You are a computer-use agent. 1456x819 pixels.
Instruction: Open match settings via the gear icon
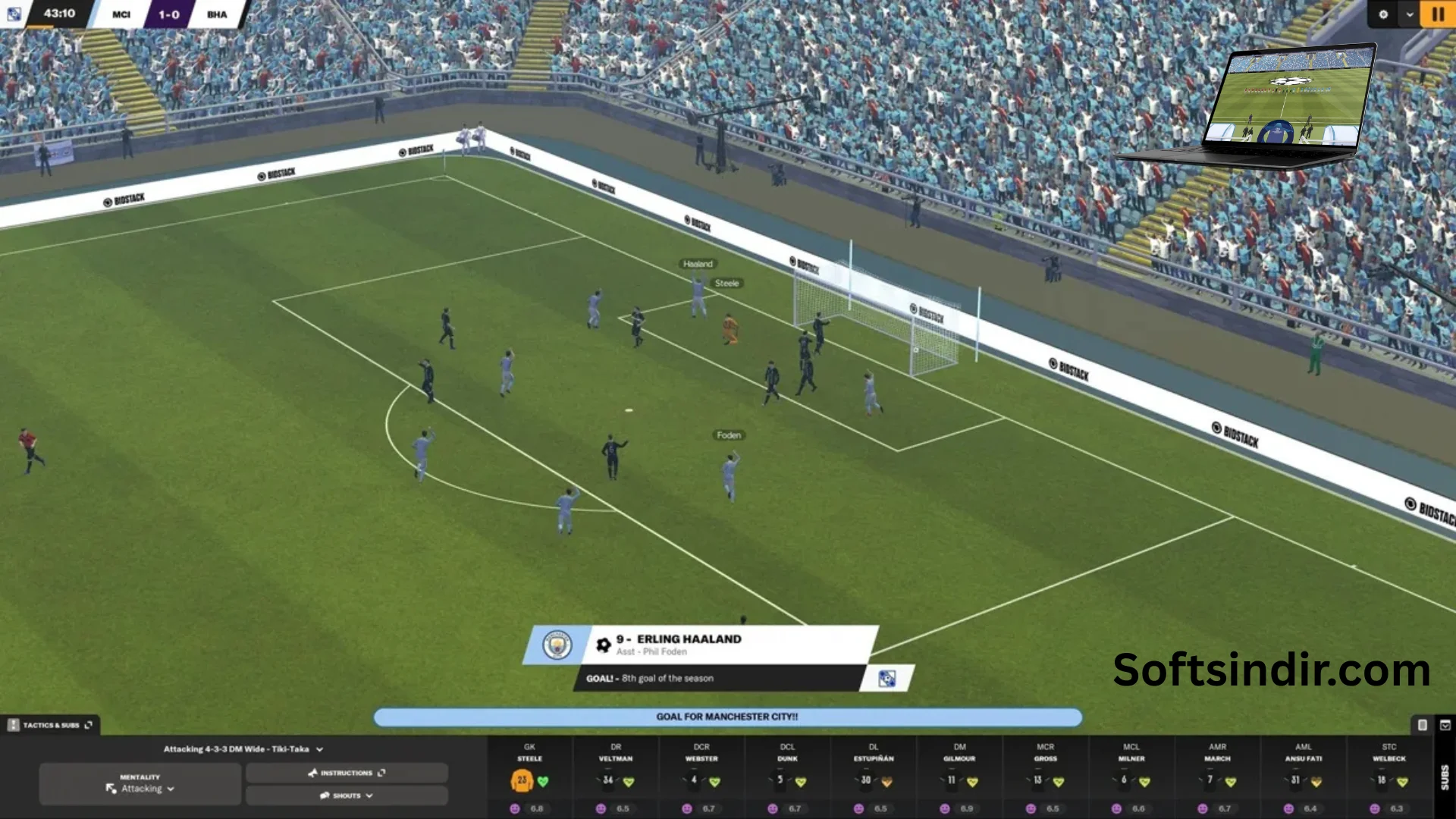point(1383,14)
